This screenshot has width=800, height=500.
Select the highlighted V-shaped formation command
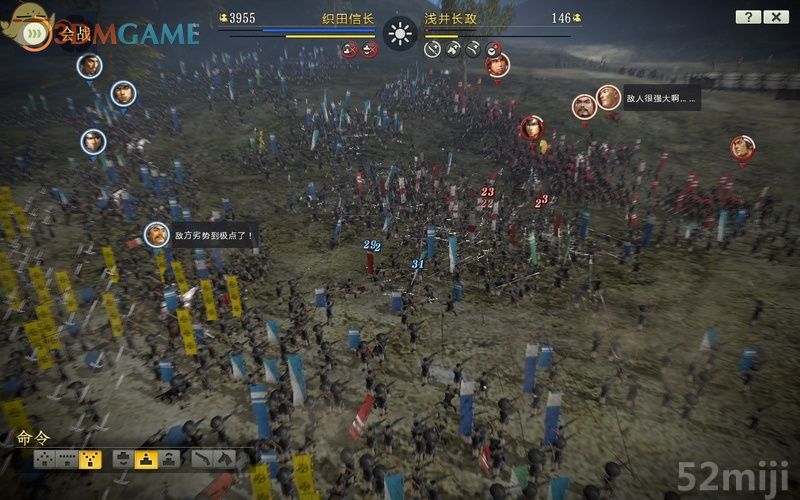91,459
